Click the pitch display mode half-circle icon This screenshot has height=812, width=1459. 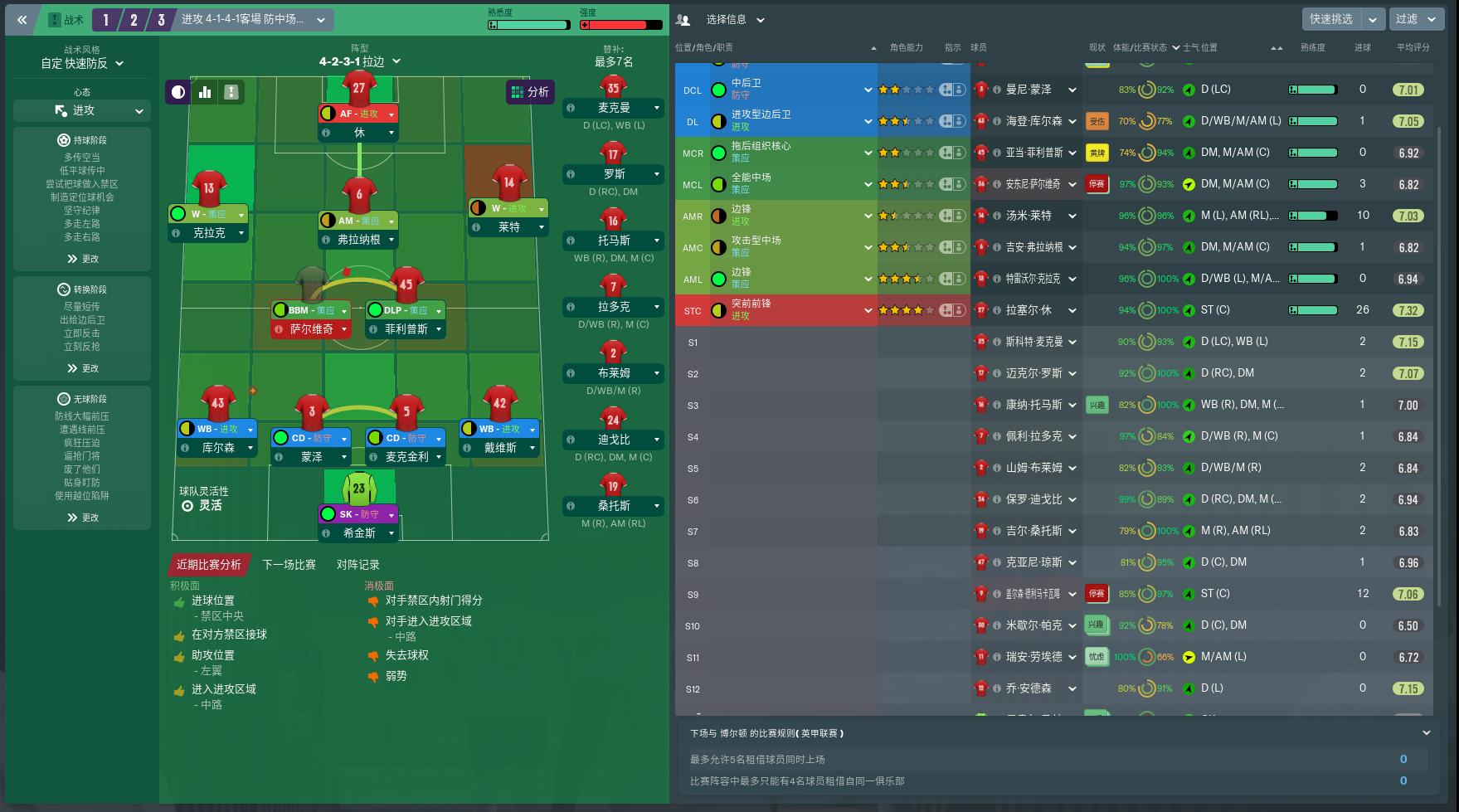pos(178,92)
